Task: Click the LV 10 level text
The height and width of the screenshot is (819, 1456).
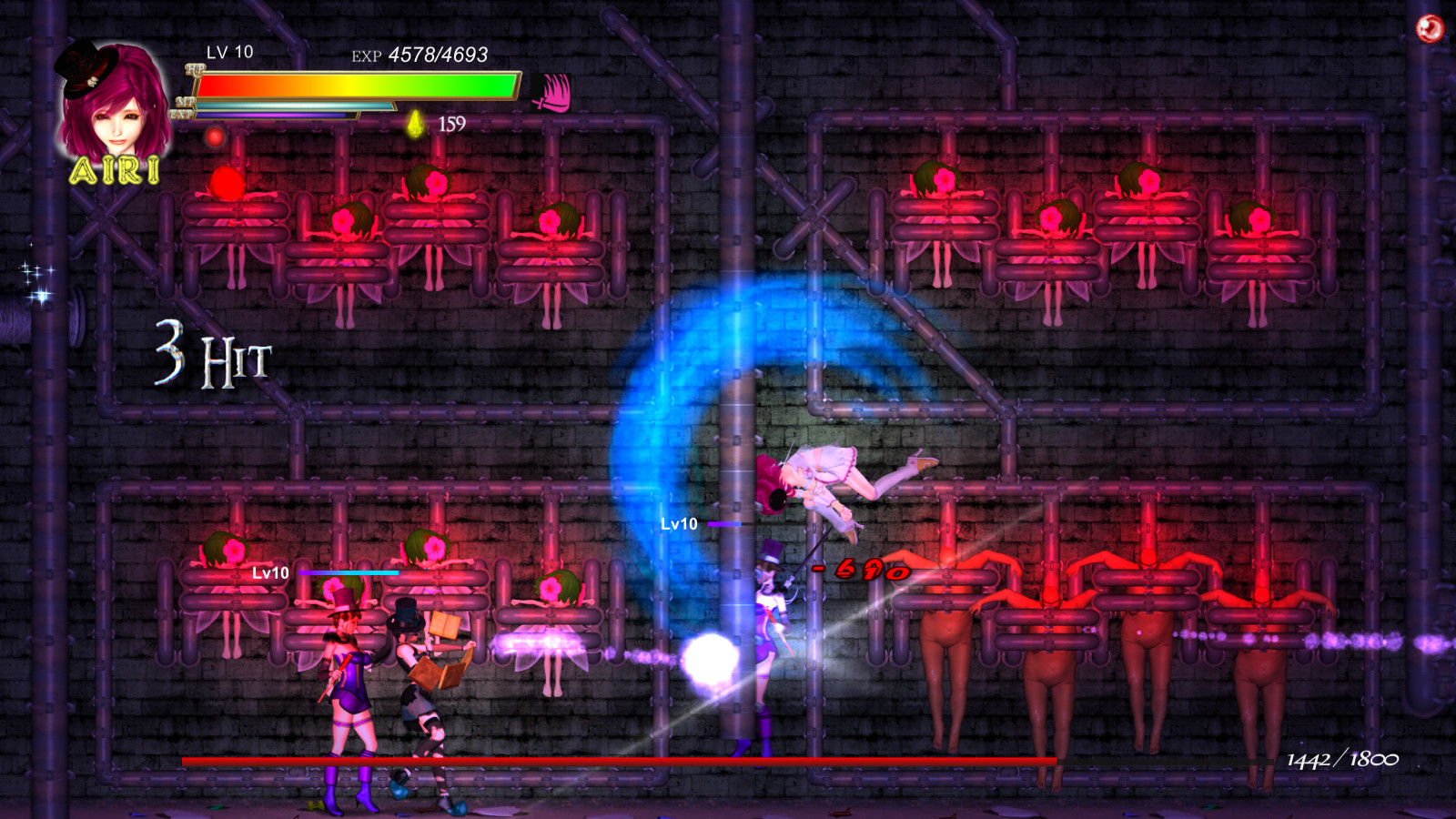Action: pyautogui.click(x=227, y=55)
